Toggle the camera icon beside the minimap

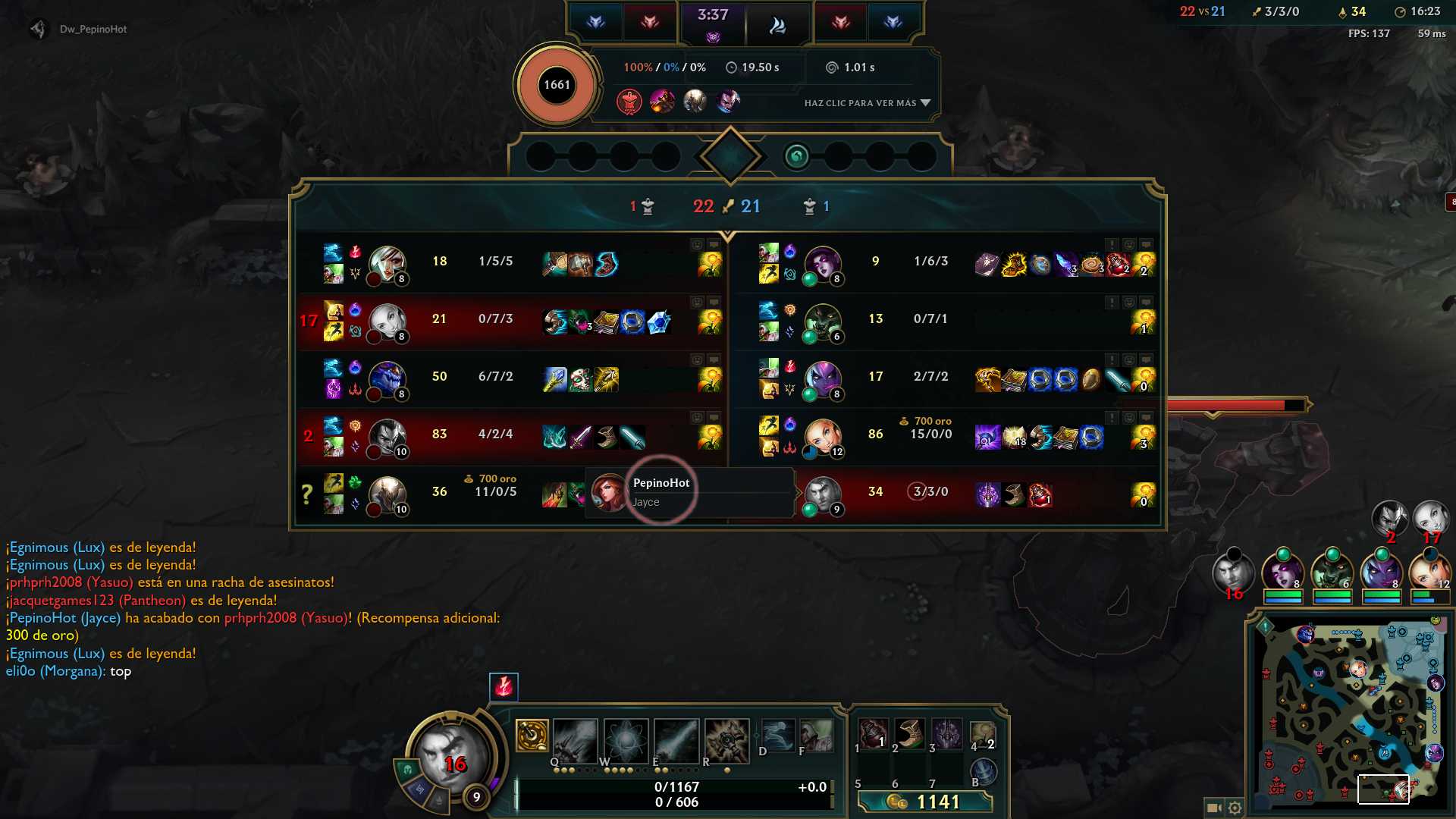pyautogui.click(x=1213, y=808)
